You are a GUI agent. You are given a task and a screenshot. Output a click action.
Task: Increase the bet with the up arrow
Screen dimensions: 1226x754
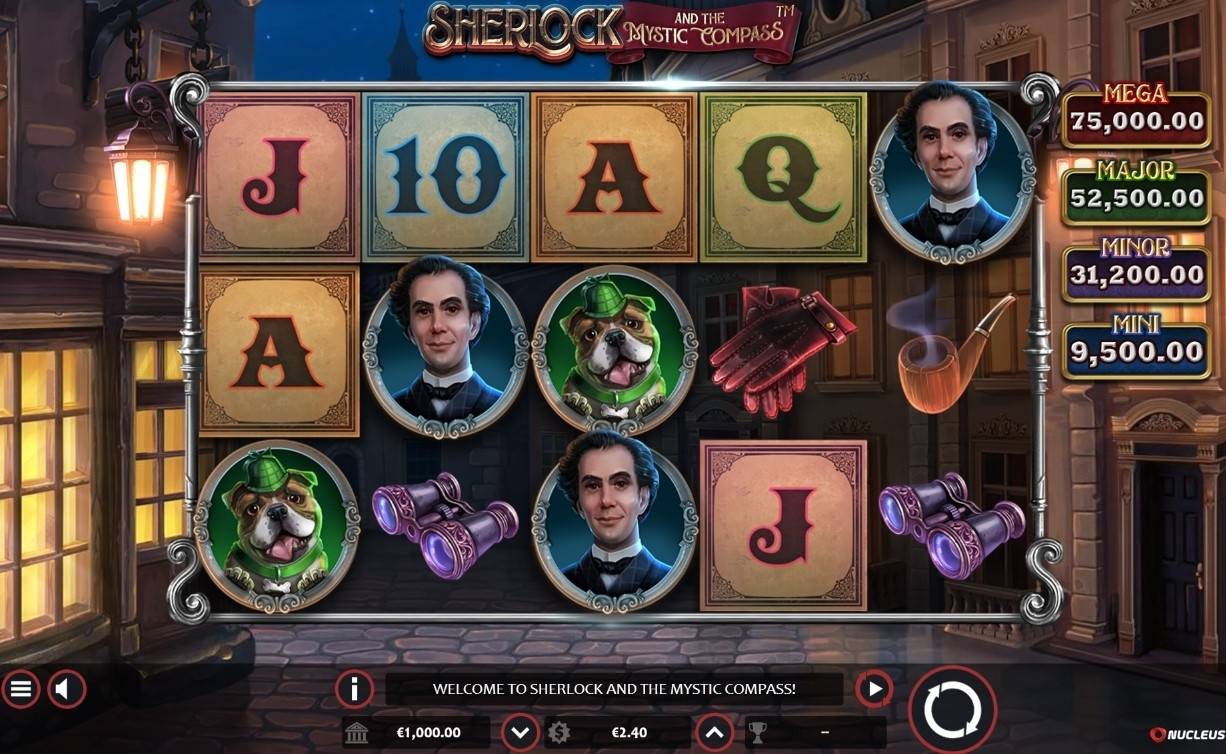coord(714,732)
